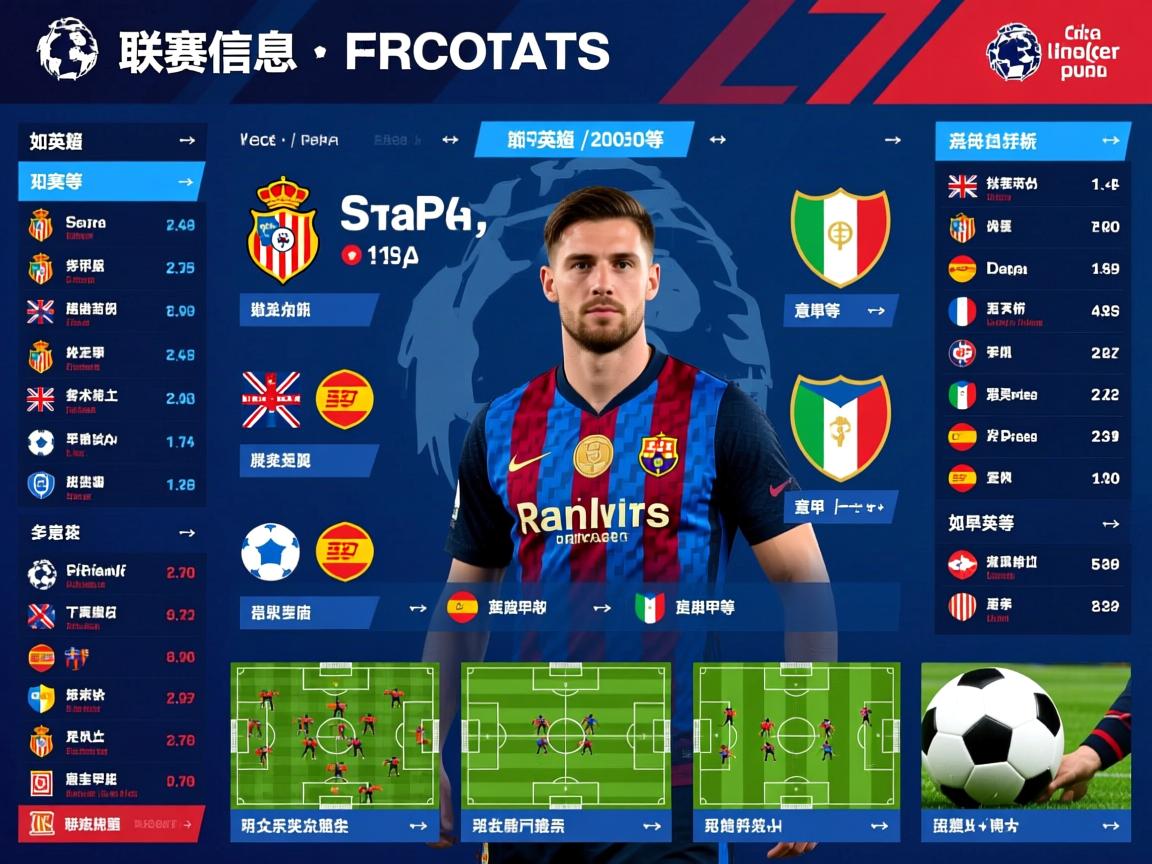Viewport: 1152px width, 864px height.
Task: Select the Depai row showing 1.89
Action: pos(1032,269)
